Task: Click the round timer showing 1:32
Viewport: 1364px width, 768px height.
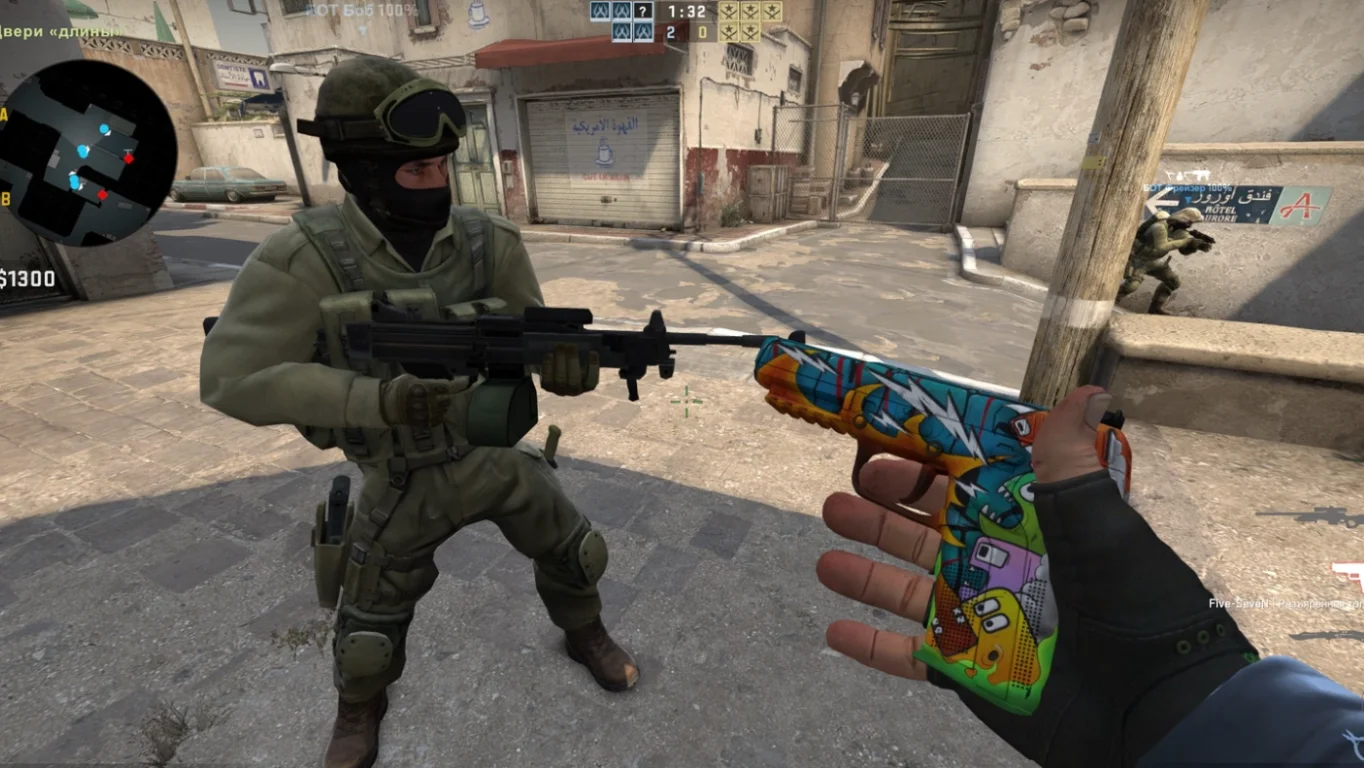Action: [687, 12]
